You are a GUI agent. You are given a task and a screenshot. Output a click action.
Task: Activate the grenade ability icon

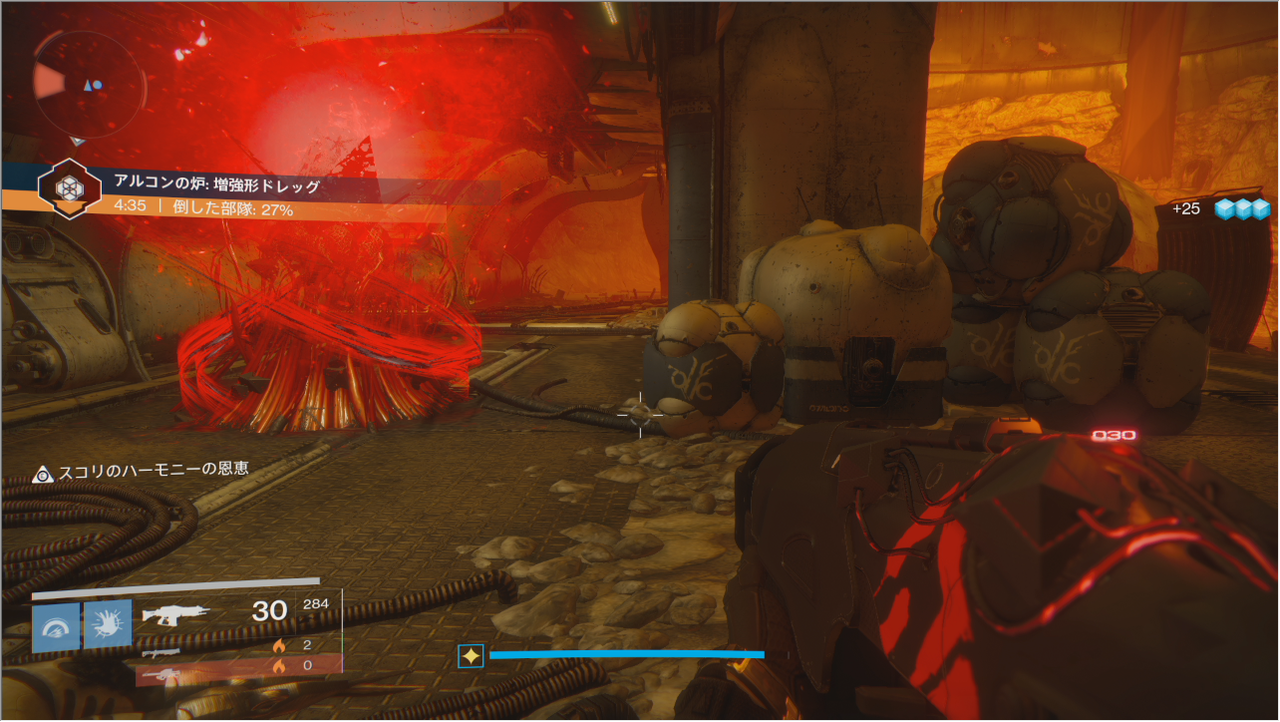[x=56, y=626]
